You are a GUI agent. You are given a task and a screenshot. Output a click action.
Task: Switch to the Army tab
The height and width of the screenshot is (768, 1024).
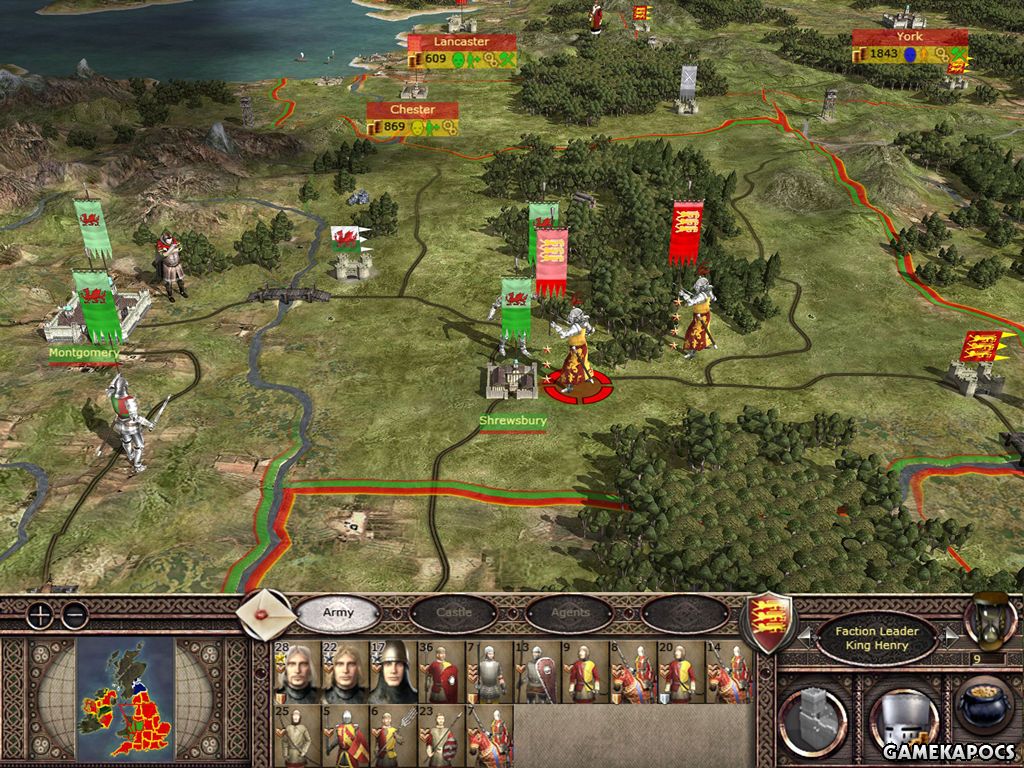(x=338, y=612)
